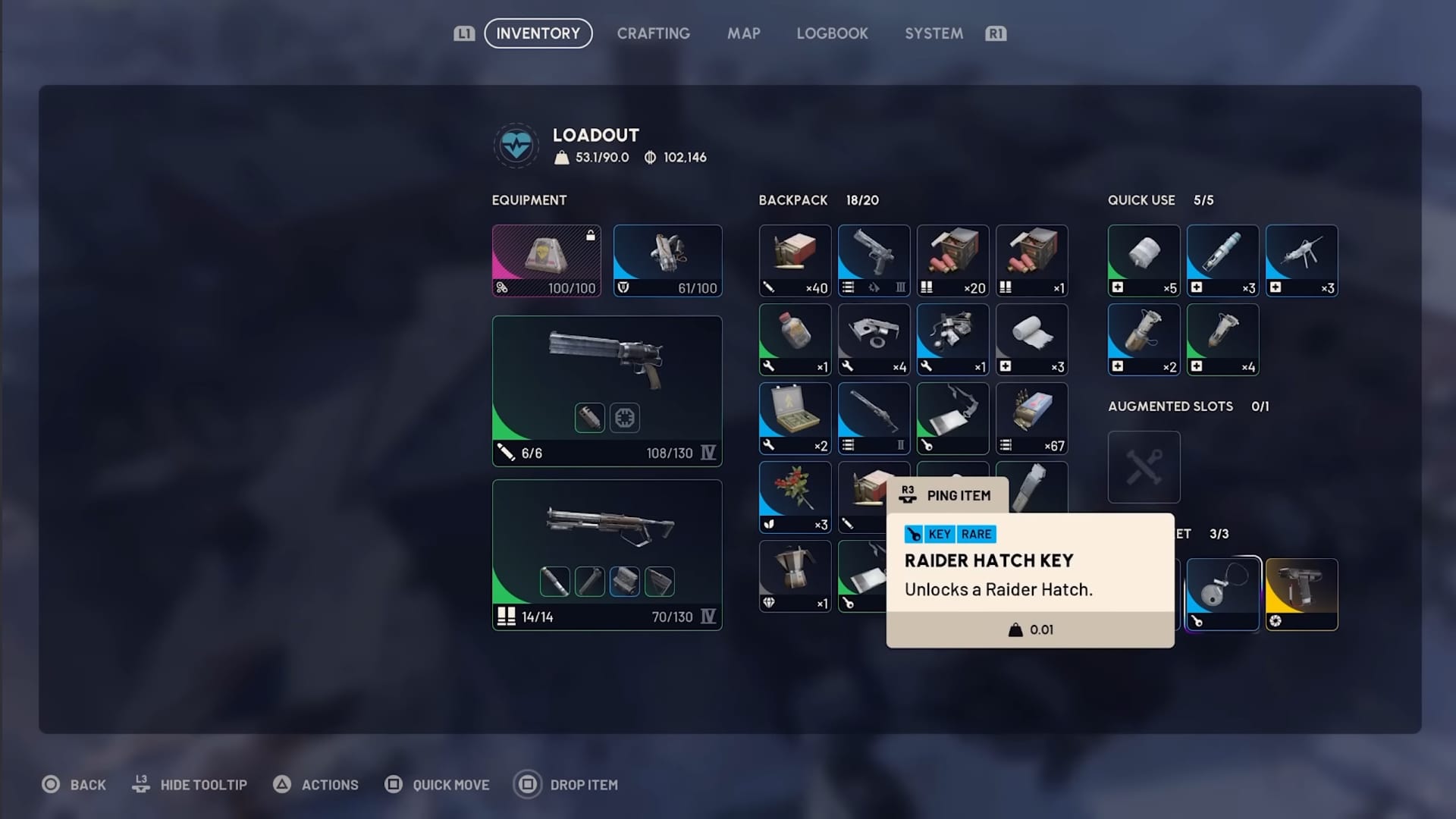Select the shield slot showing 61/100
This screenshot has width=1456, height=819.
coord(667,260)
